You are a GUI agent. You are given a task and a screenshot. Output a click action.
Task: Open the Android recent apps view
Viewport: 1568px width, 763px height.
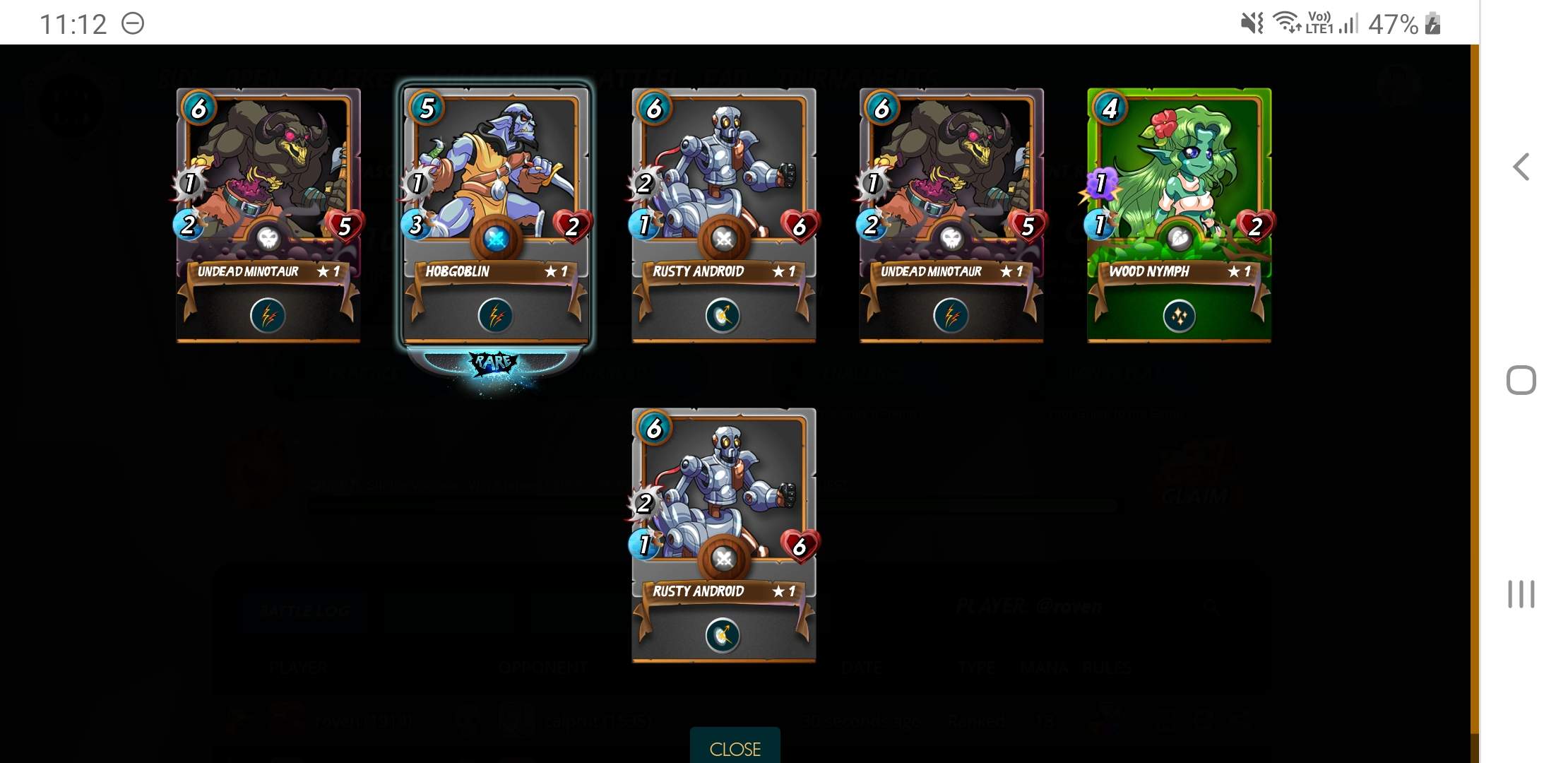pos(1521,593)
